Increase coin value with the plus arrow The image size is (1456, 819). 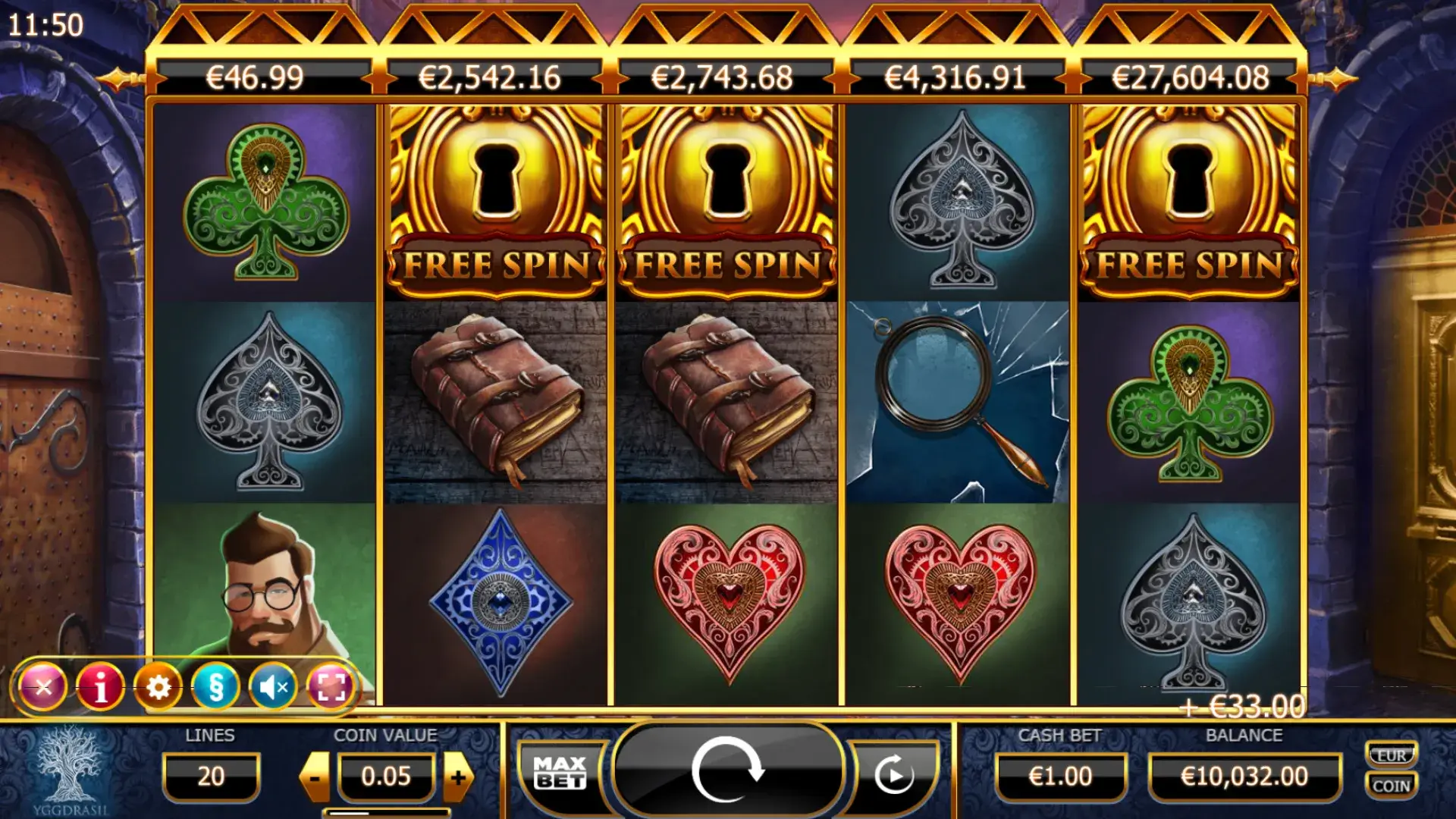coord(457,777)
